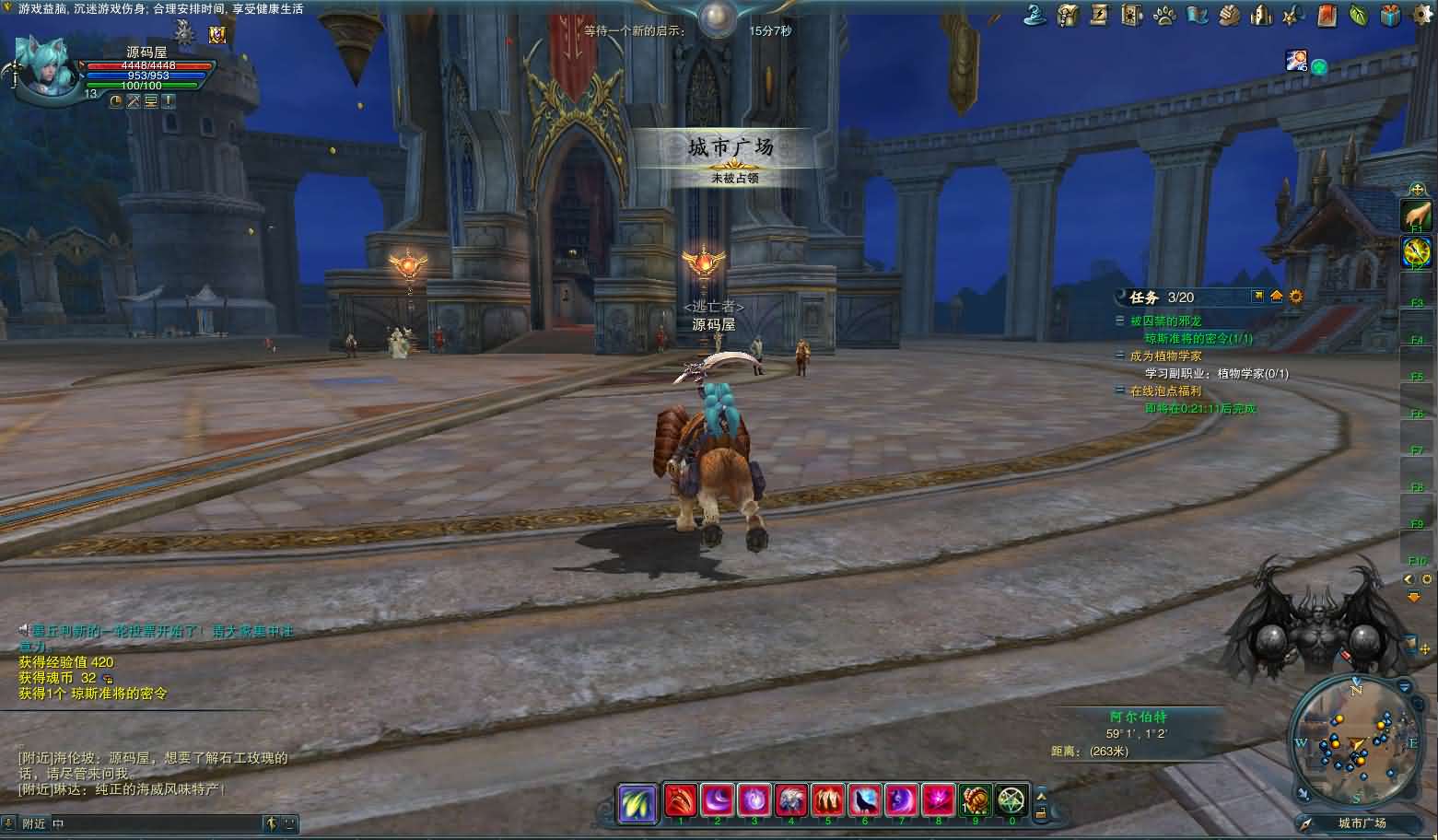Use the triple claw skill in slot 5

coord(827,799)
